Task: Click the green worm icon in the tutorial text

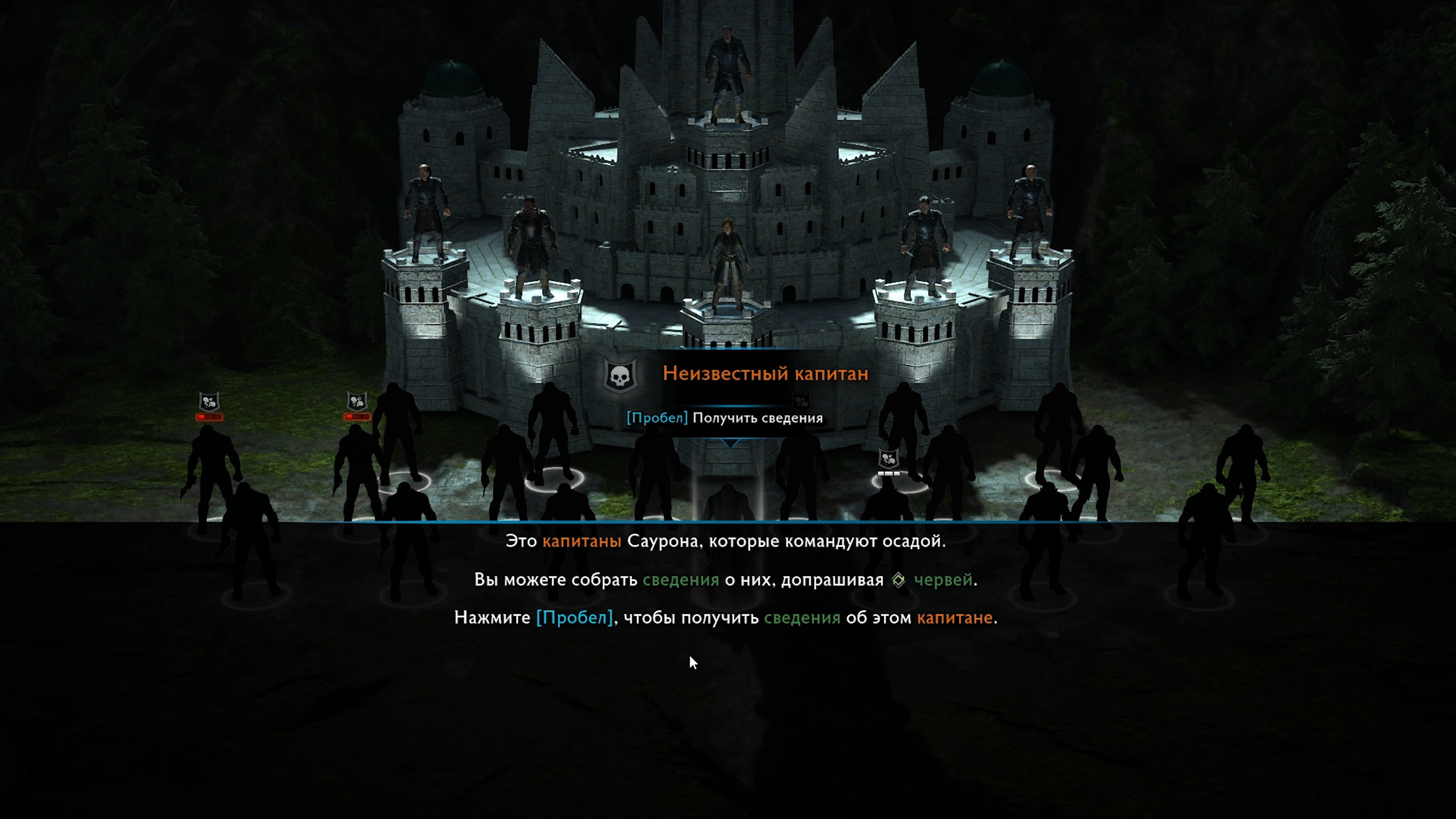Action: pyautogui.click(x=899, y=580)
